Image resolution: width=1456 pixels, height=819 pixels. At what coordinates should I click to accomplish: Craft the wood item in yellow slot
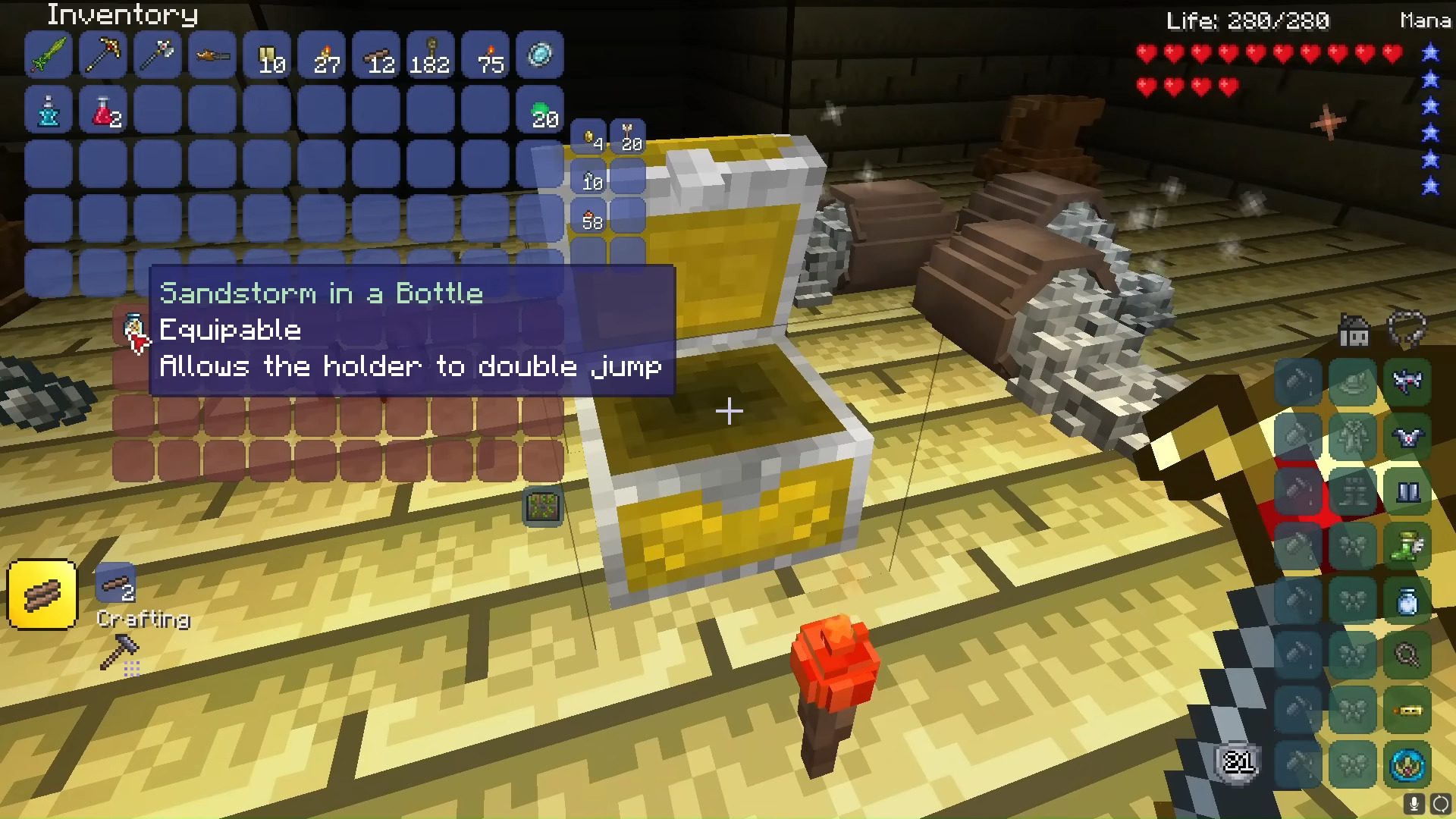tap(42, 595)
